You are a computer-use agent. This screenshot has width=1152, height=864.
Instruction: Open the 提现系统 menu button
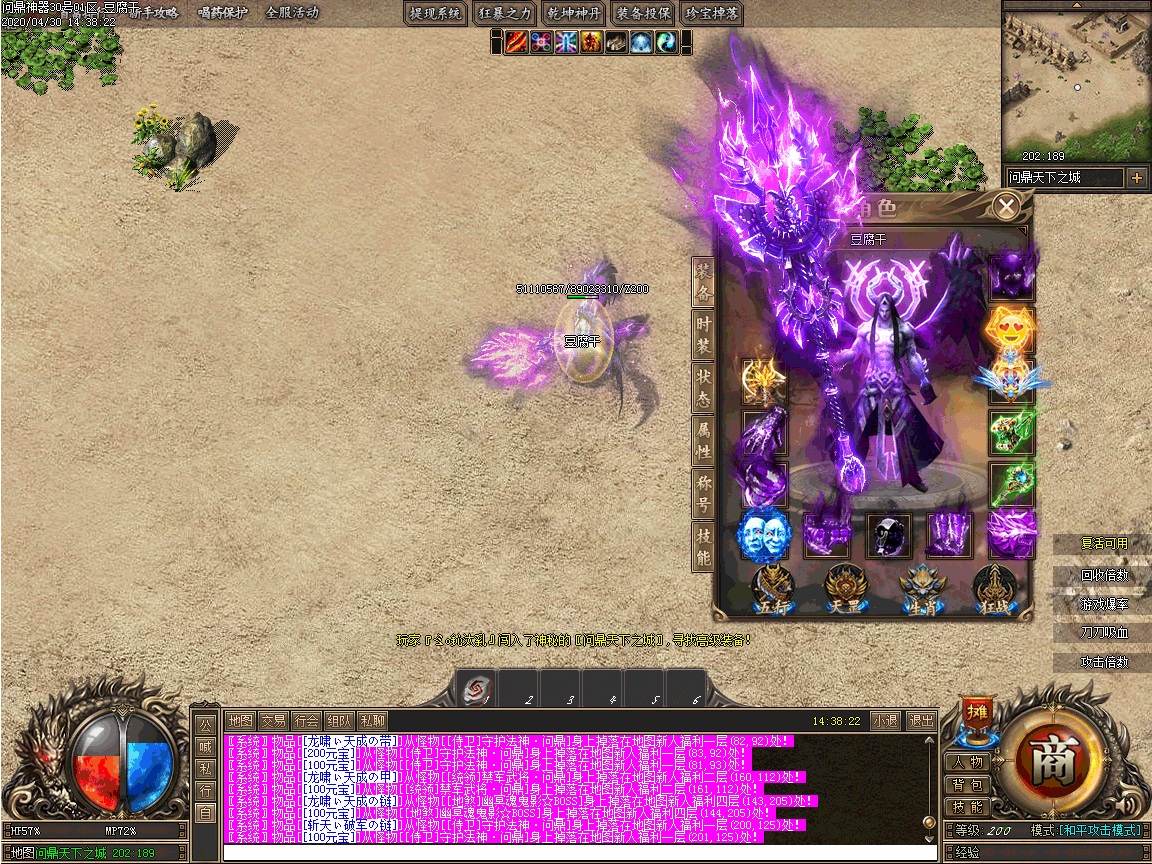click(x=436, y=13)
